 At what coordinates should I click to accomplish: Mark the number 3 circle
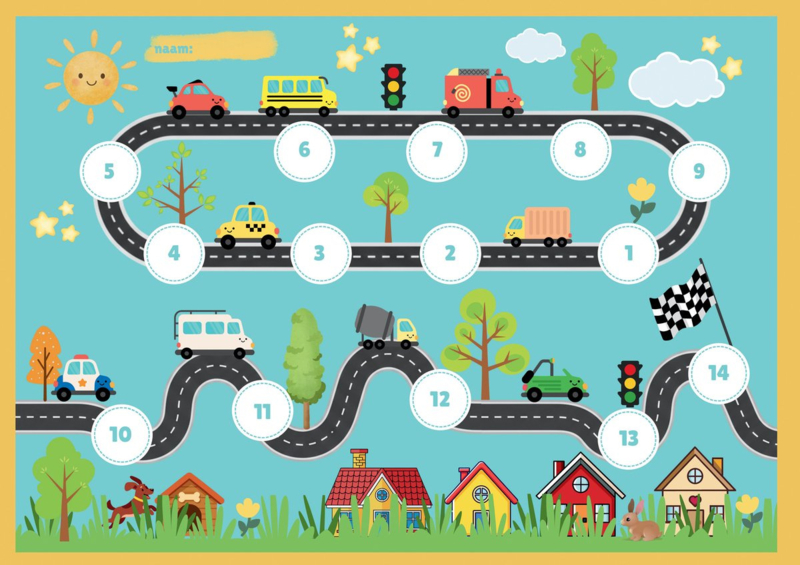[320, 253]
